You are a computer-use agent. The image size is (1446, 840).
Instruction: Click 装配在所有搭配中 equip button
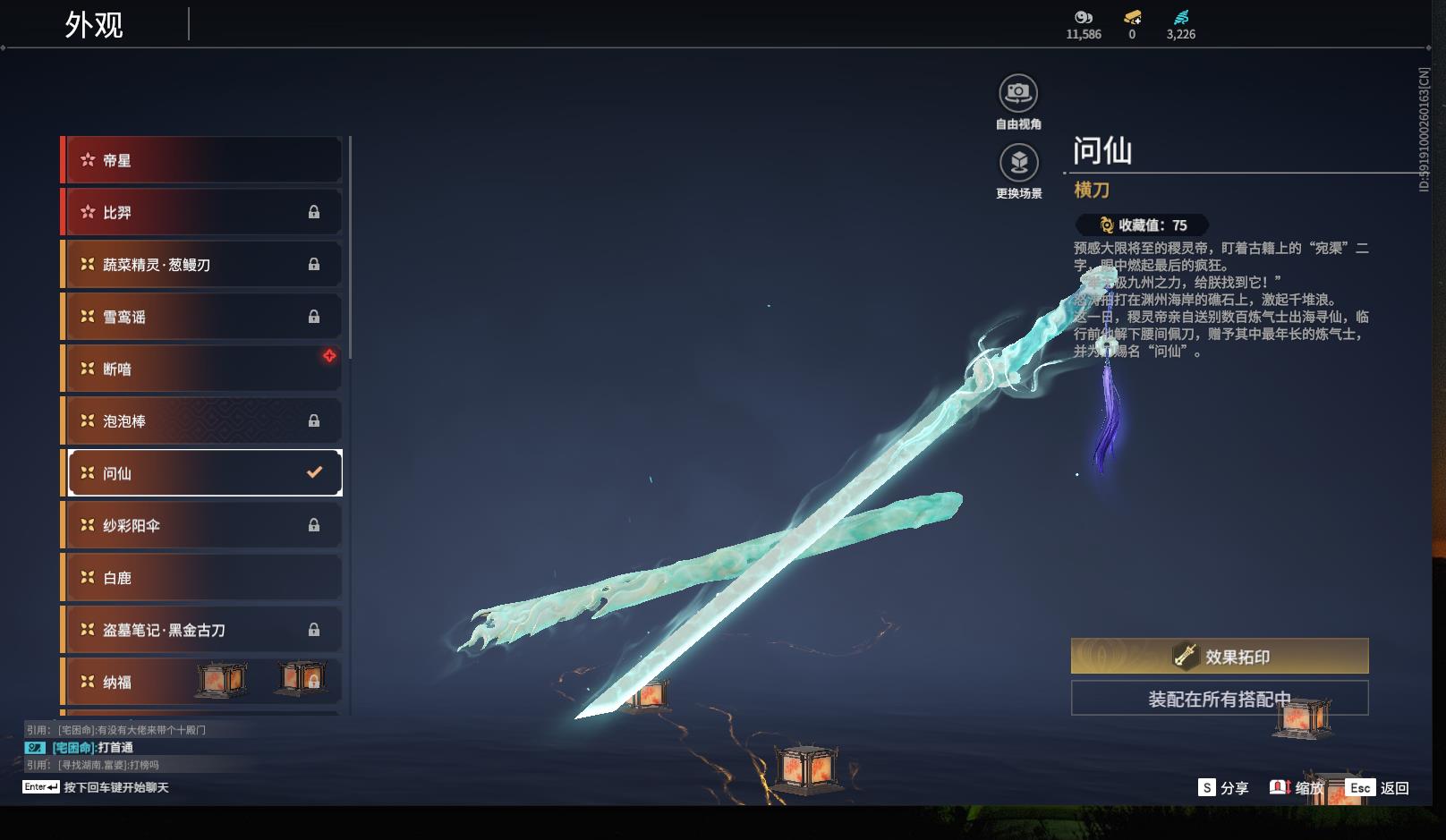(x=1220, y=699)
